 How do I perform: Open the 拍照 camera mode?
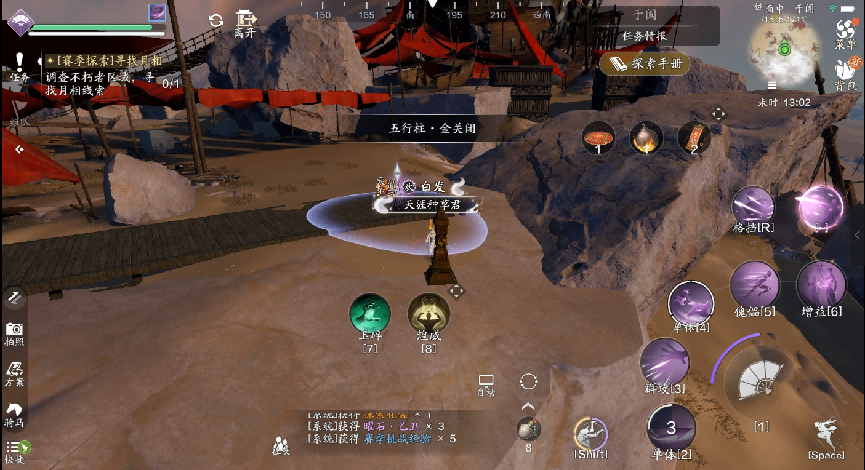[x=14, y=333]
